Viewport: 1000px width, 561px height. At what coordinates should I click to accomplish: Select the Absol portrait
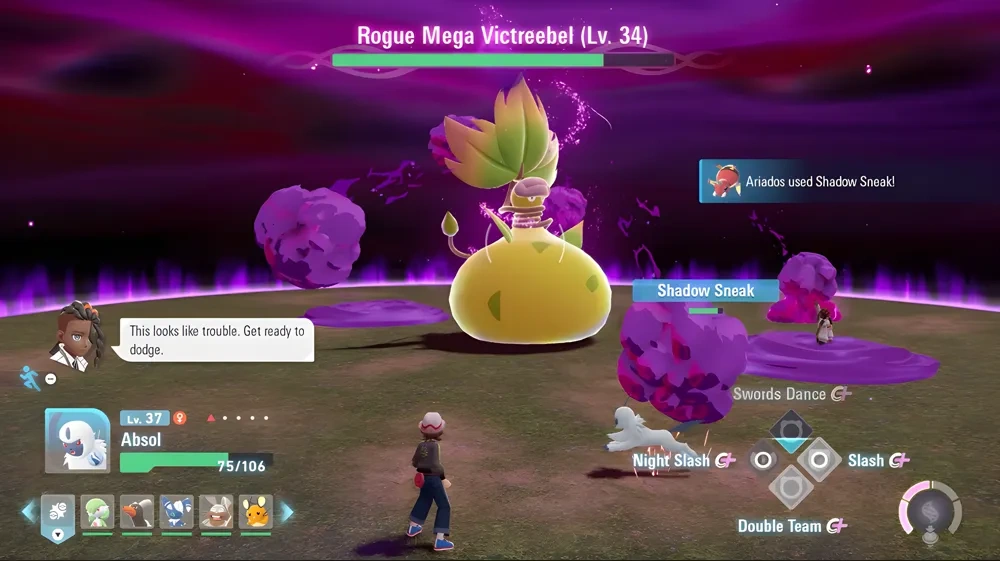click(x=78, y=441)
